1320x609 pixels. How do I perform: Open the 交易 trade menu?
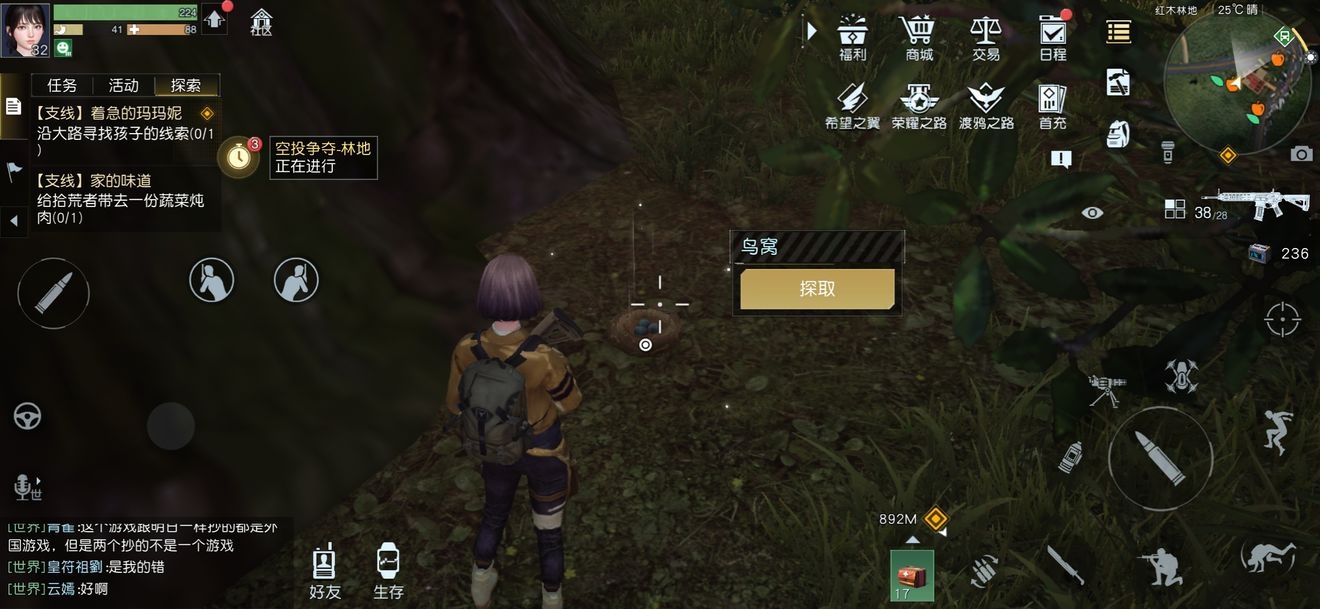pyautogui.click(x=985, y=37)
